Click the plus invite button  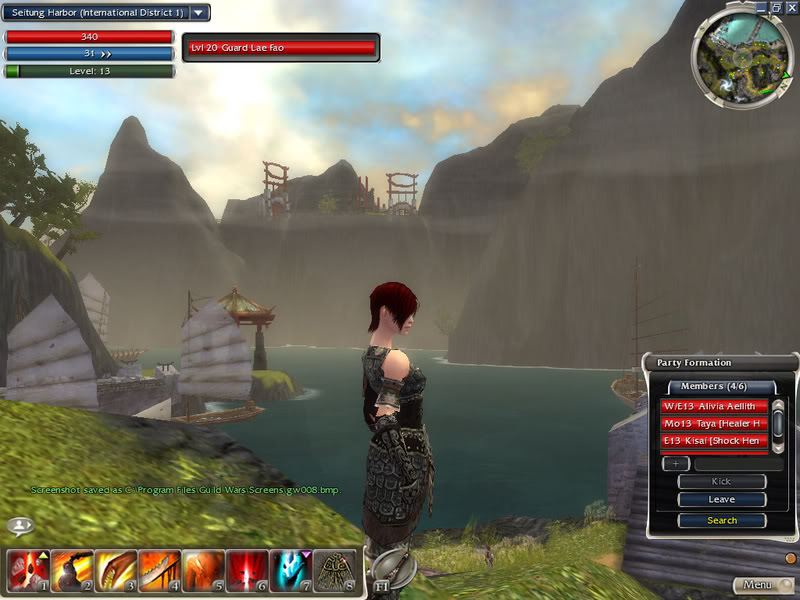tap(675, 463)
